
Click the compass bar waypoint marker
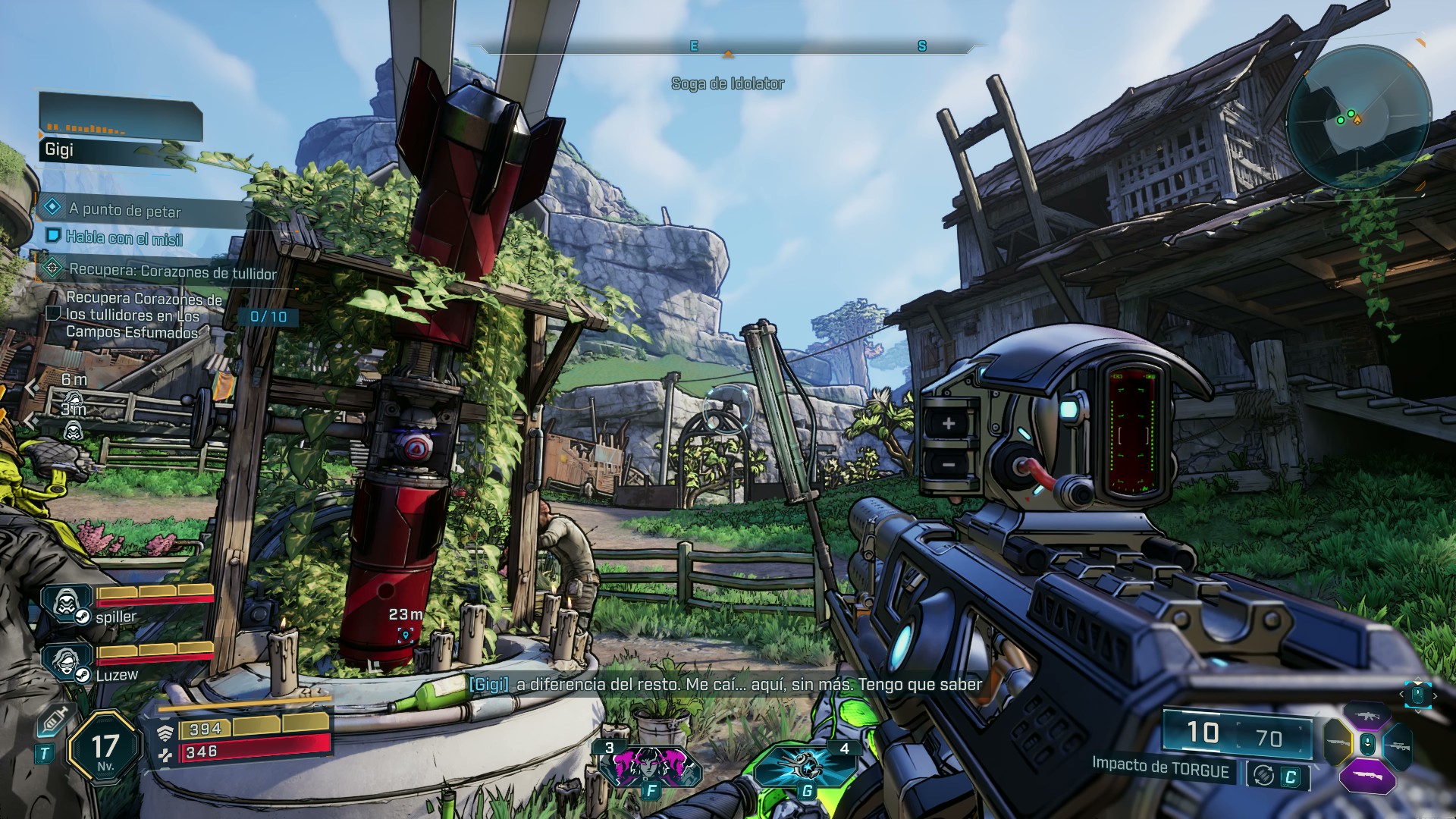[728, 54]
